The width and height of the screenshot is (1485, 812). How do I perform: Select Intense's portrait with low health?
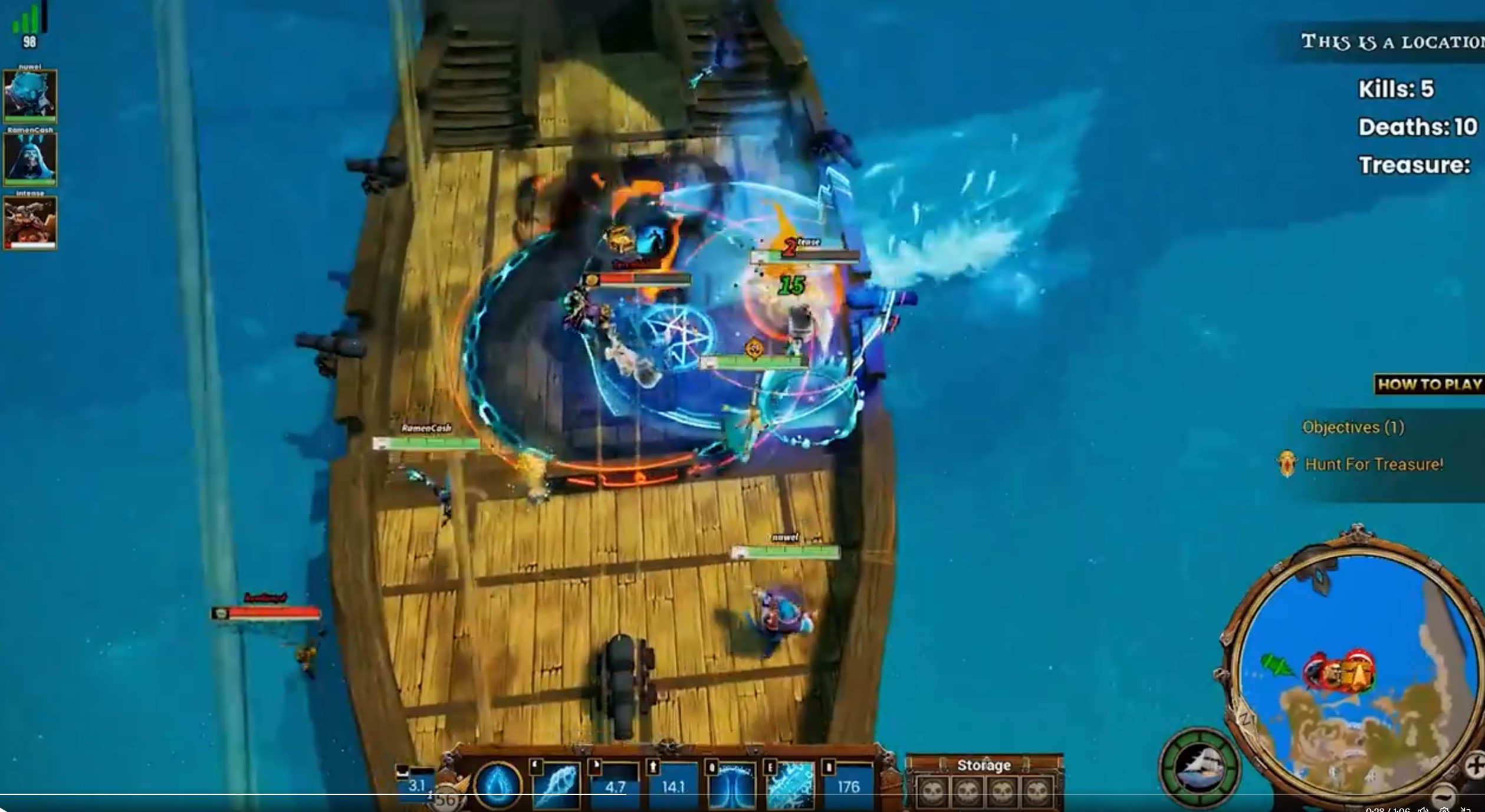(x=31, y=222)
